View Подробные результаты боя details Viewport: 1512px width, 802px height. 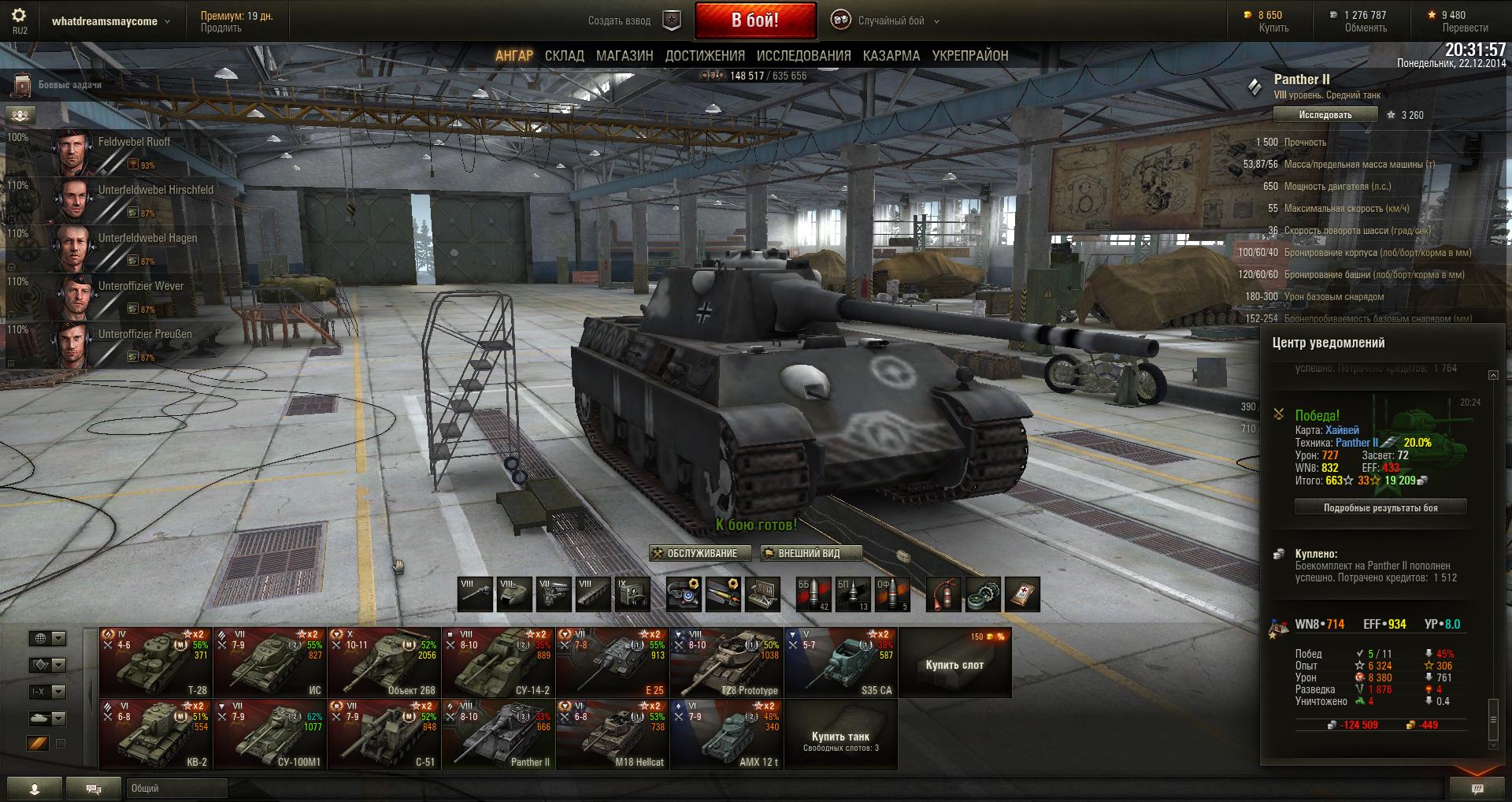(x=1380, y=508)
